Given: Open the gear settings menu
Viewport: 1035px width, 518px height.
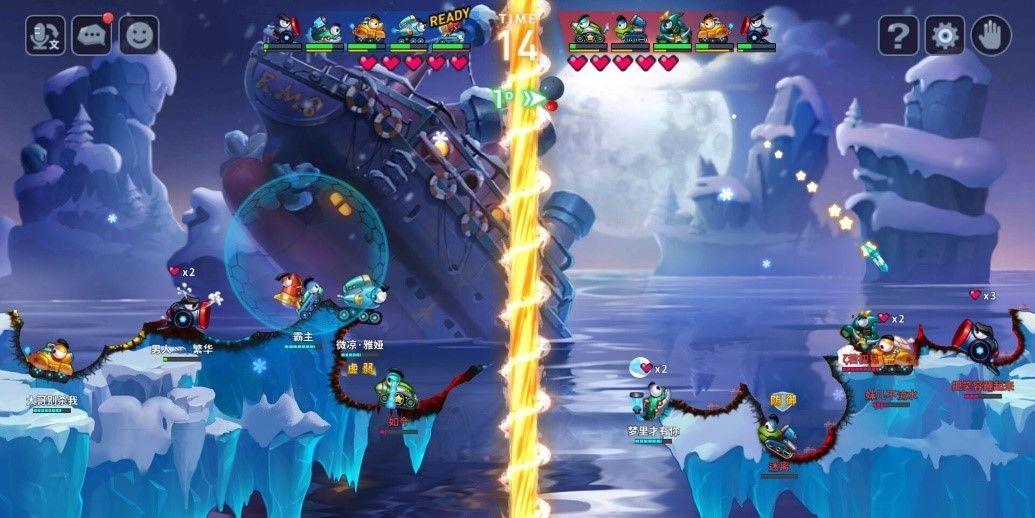Looking at the screenshot, I should click(x=944, y=36).
